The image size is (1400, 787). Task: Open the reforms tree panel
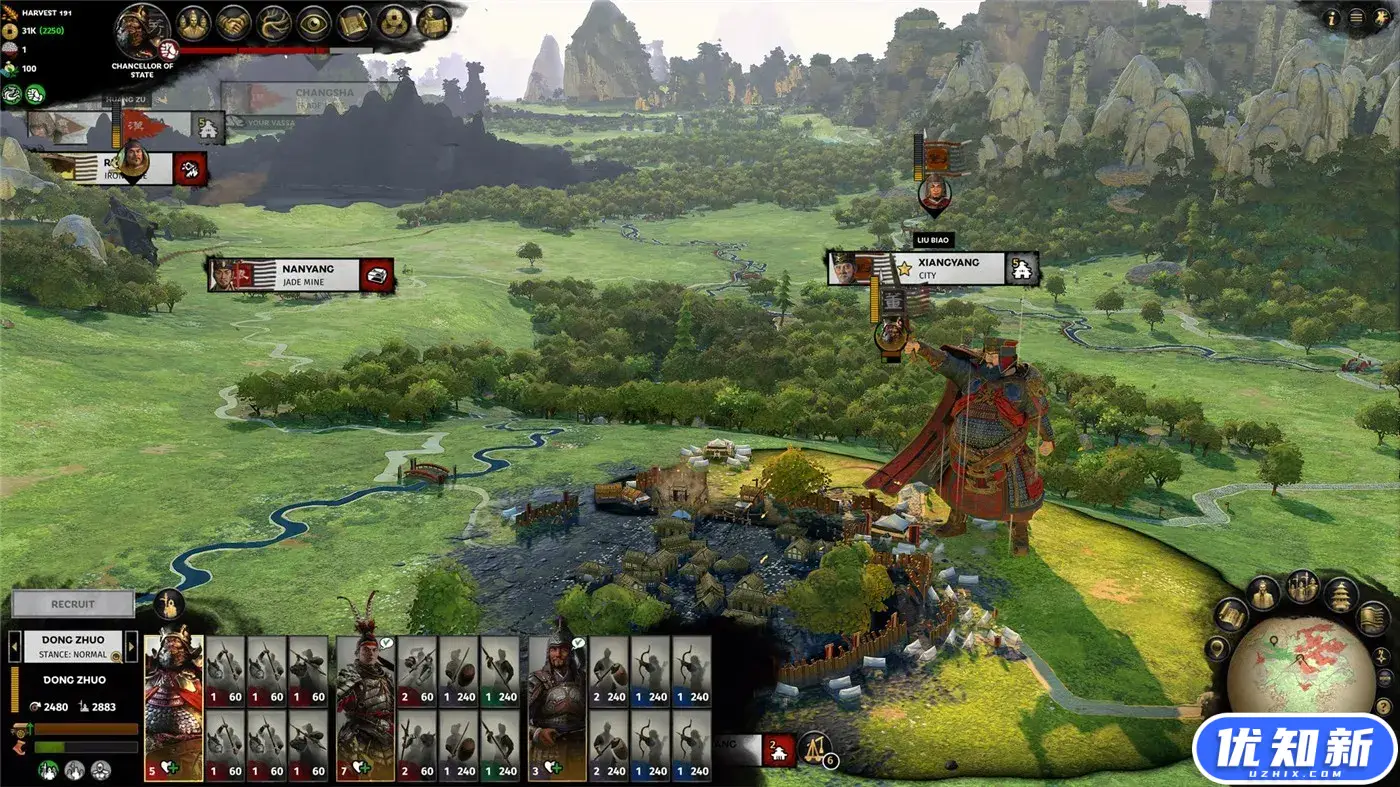274,23
